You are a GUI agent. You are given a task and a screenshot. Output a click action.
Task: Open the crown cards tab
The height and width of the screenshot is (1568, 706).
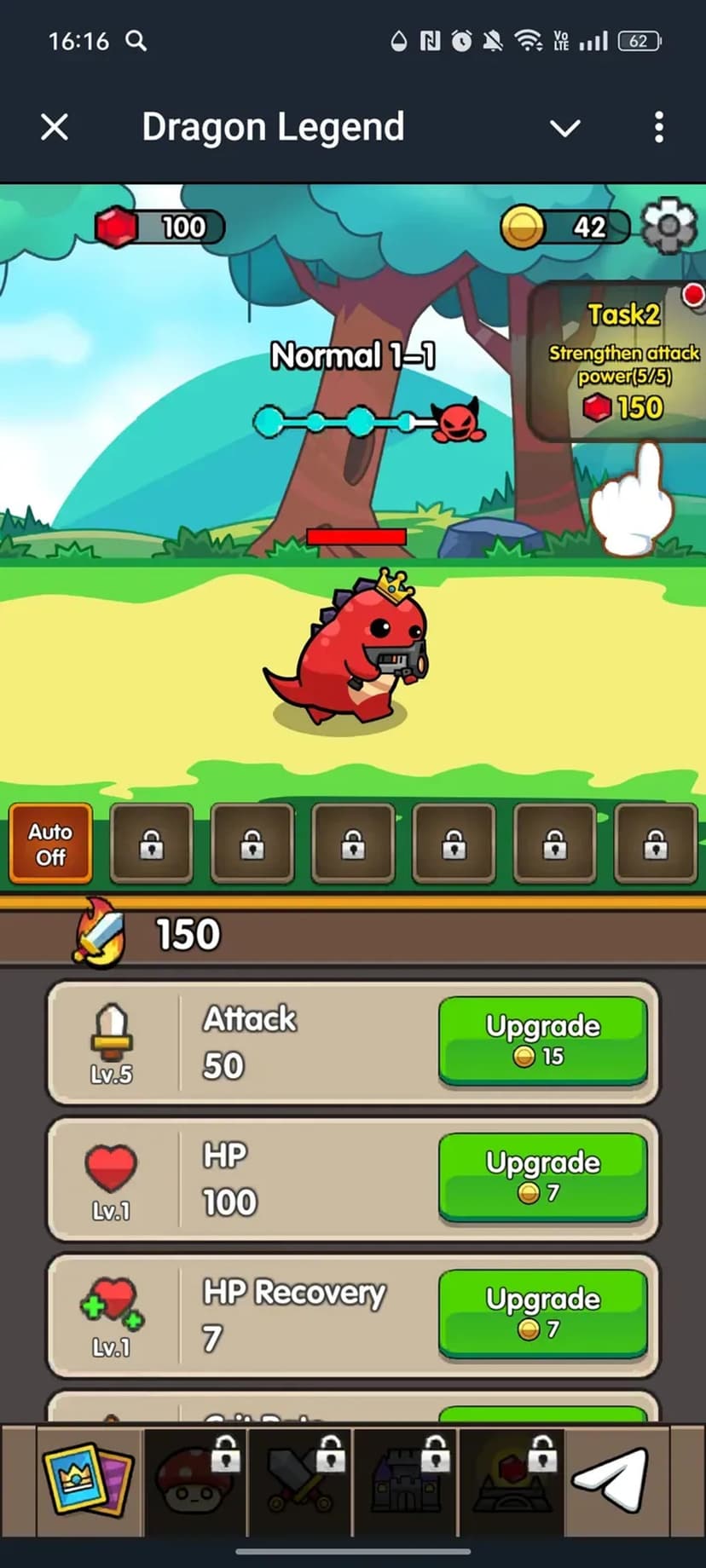coord(88,1479)
